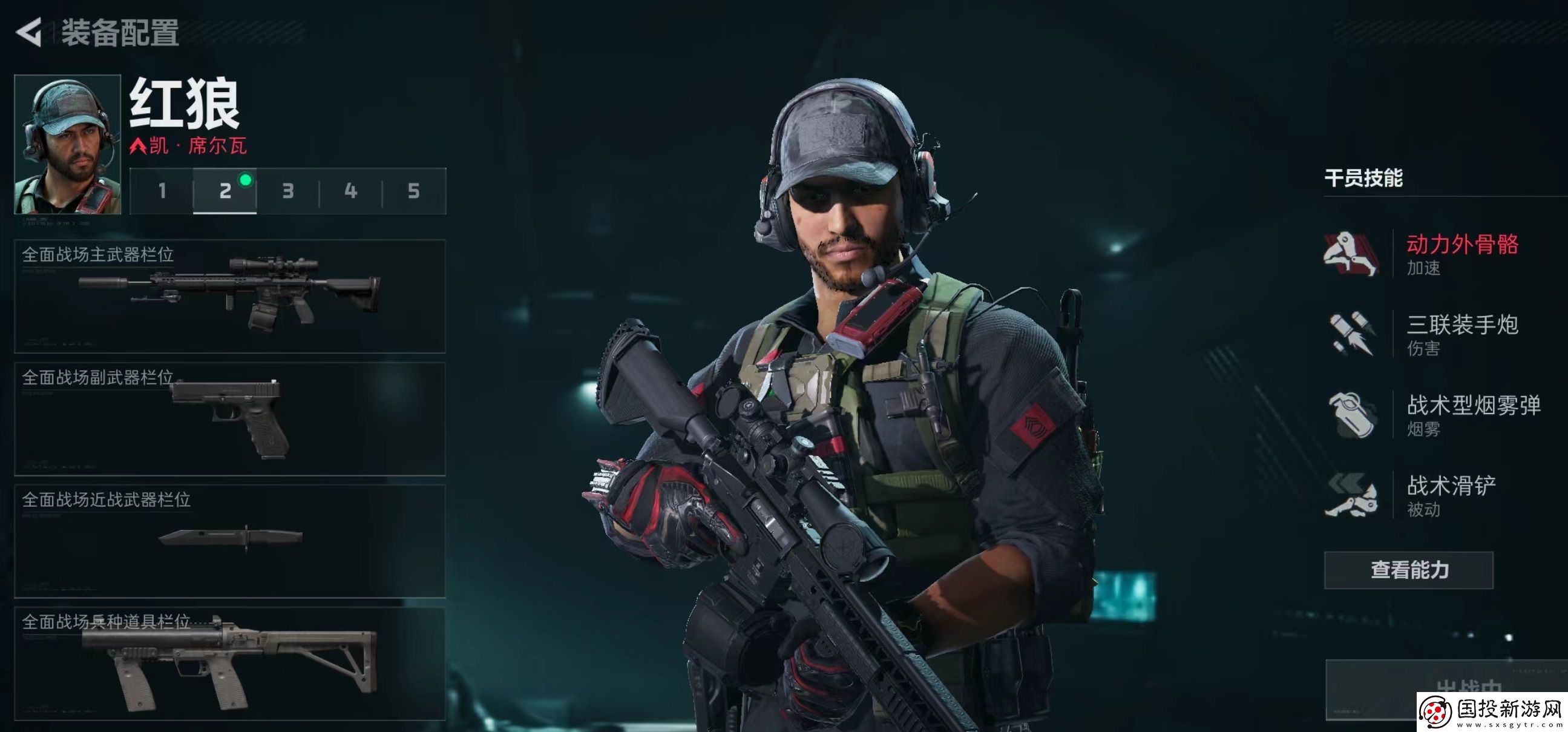Switch to loadout preset 1

tap(162, 191)
